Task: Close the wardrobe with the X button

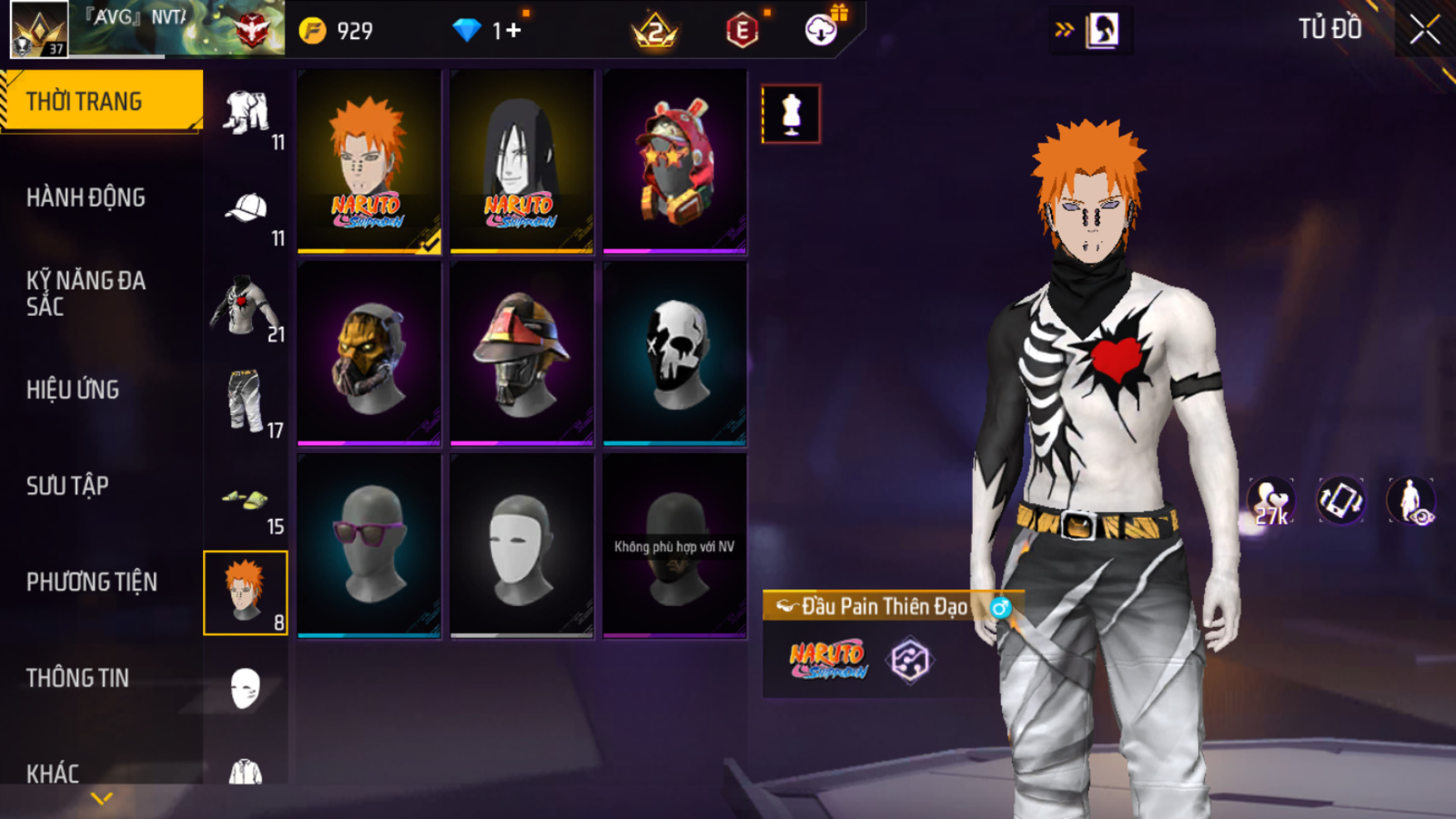Action: 1424,30
